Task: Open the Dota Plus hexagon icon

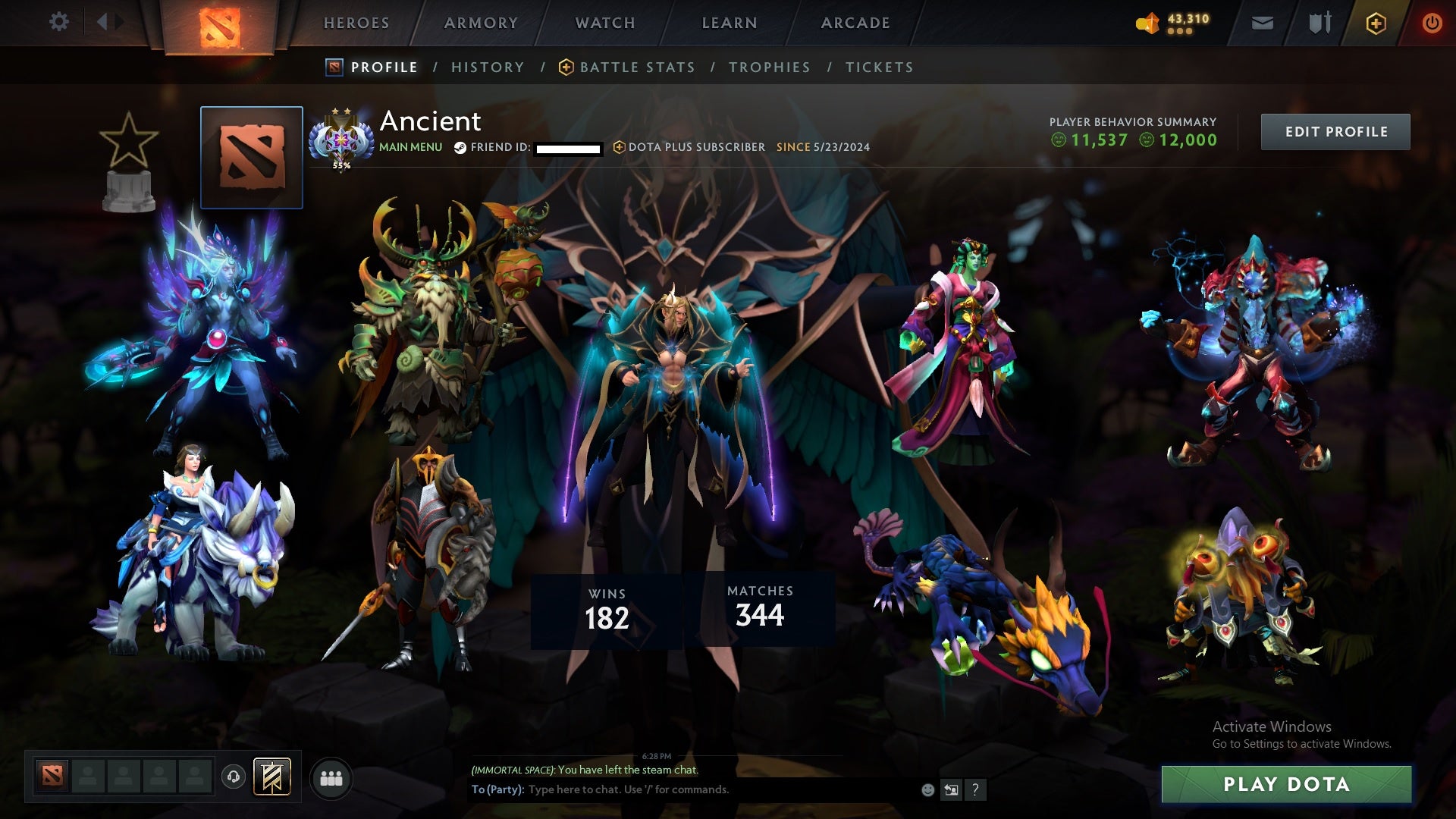Action: click(x=1375, y=23)
